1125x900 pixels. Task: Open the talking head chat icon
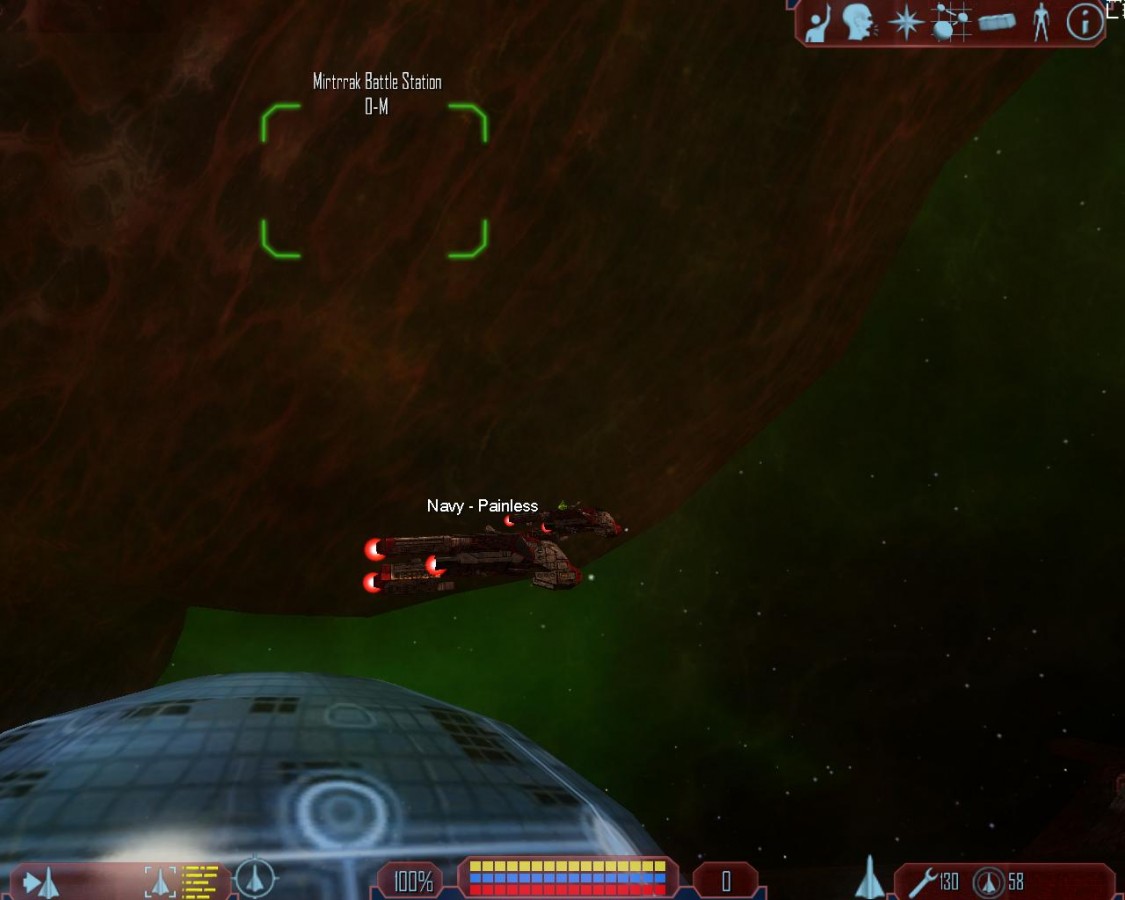[857, 23]
